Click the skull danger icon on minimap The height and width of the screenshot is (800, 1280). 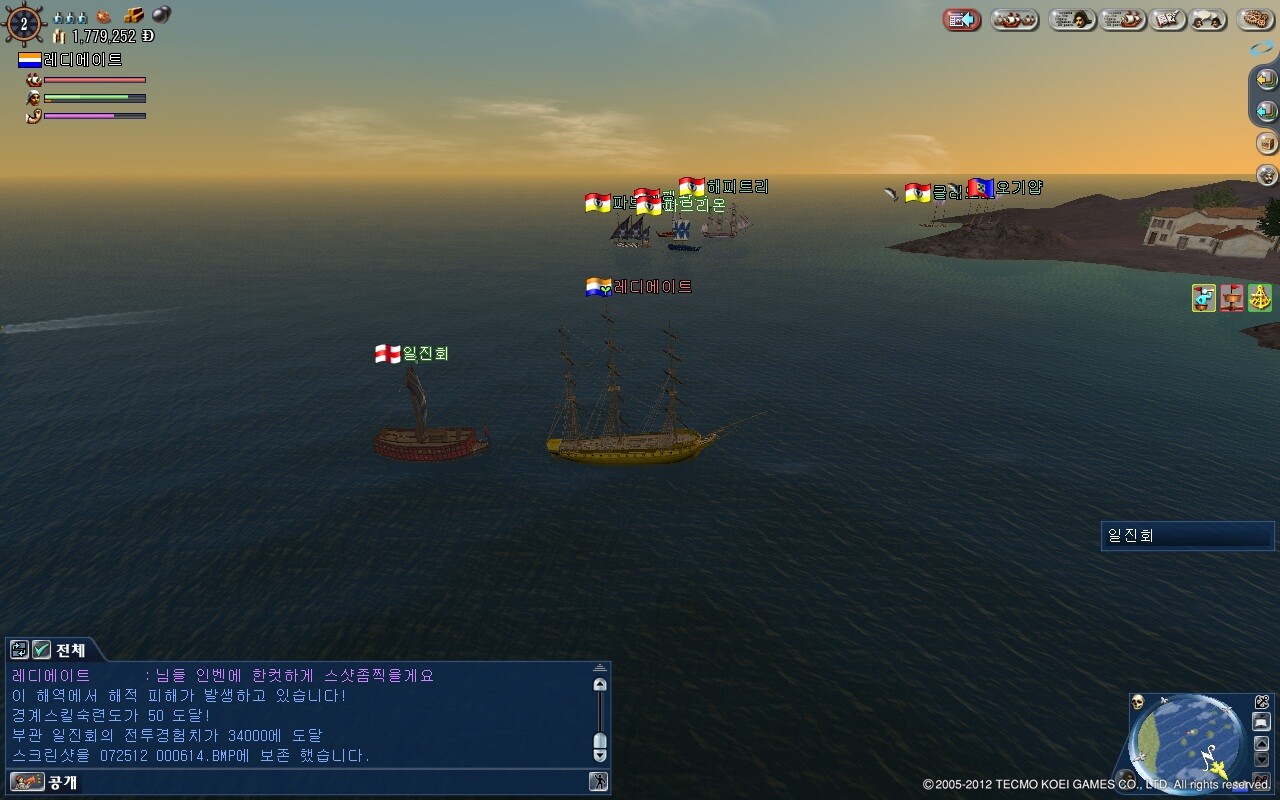1138,701
